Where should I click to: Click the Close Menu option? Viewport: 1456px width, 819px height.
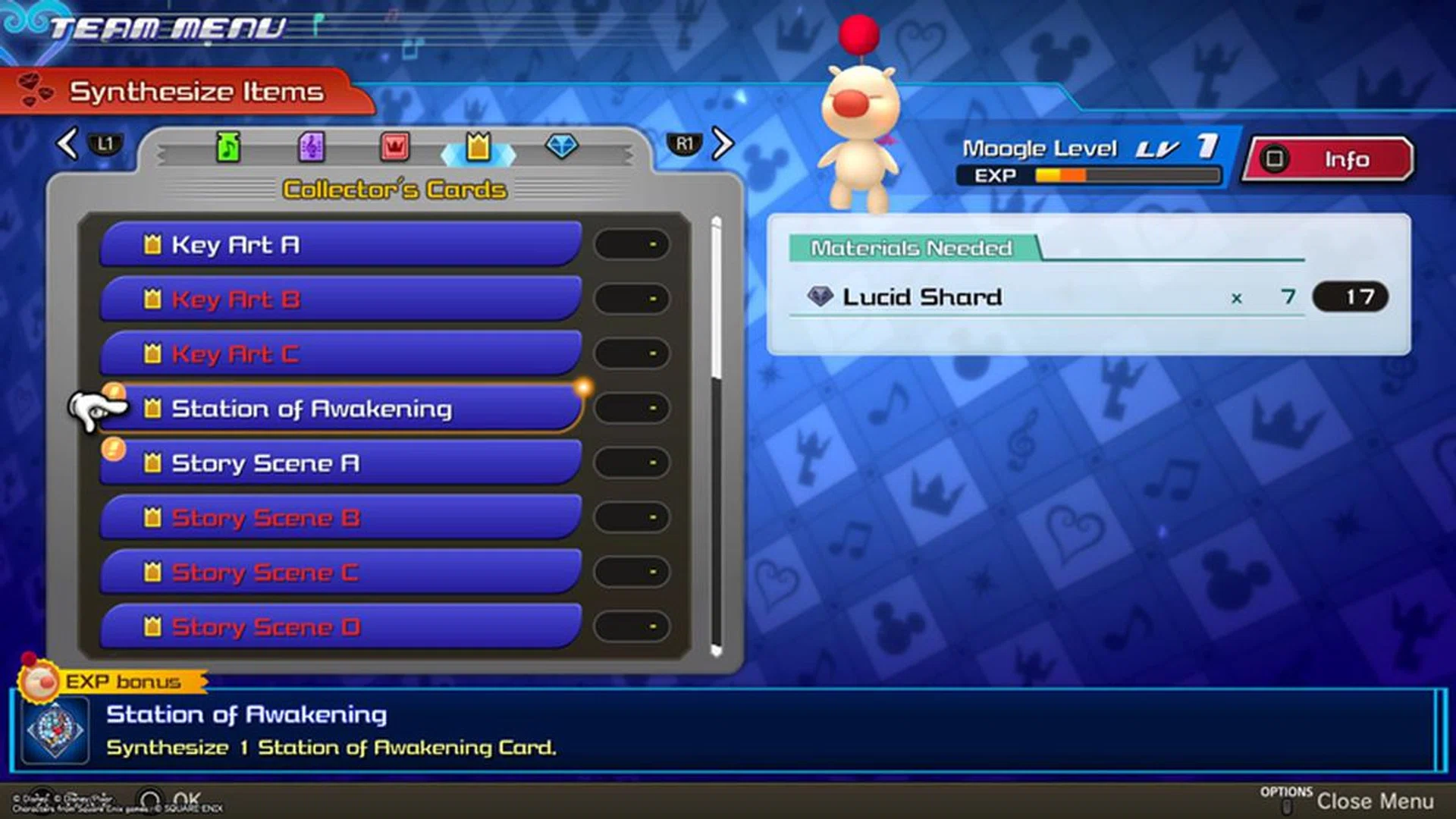(x=1376, y=801)
